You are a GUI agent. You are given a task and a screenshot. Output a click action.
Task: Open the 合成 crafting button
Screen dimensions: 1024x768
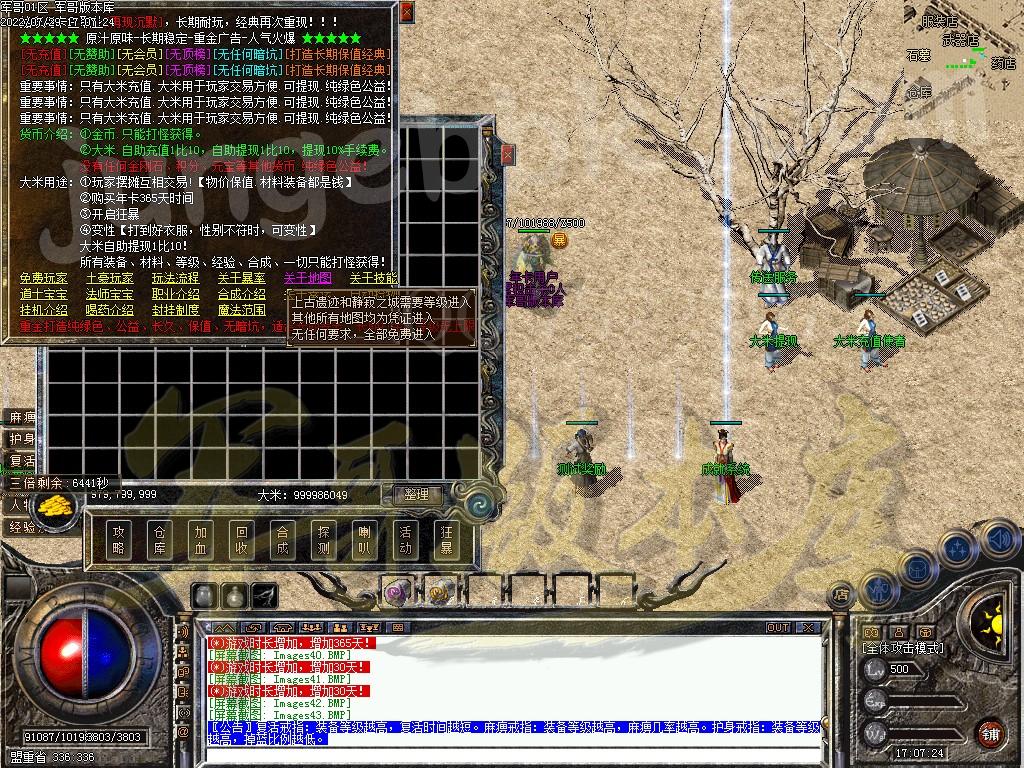point(282,540)
